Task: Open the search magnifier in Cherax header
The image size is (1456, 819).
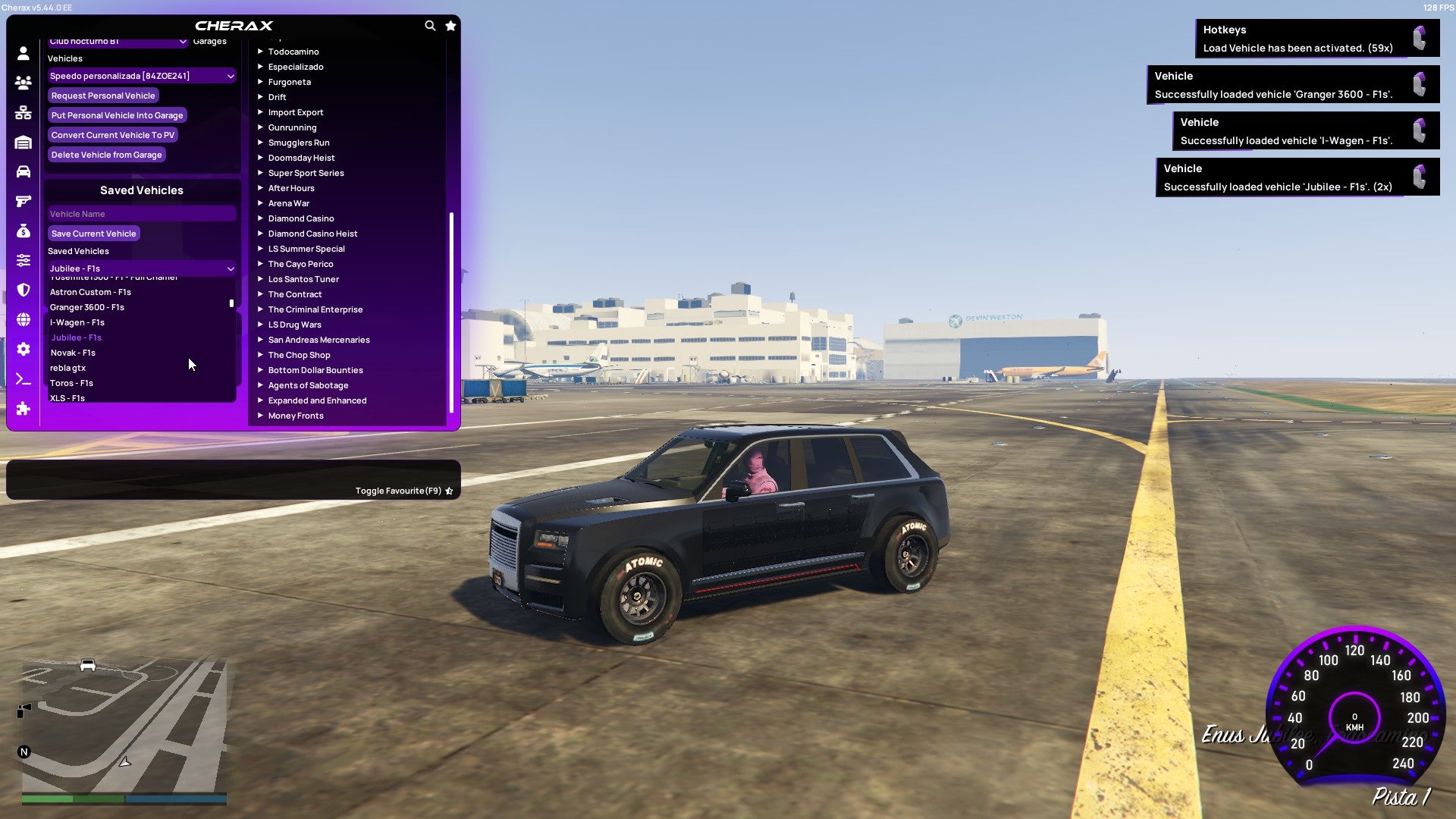Action: click(430, 25)
